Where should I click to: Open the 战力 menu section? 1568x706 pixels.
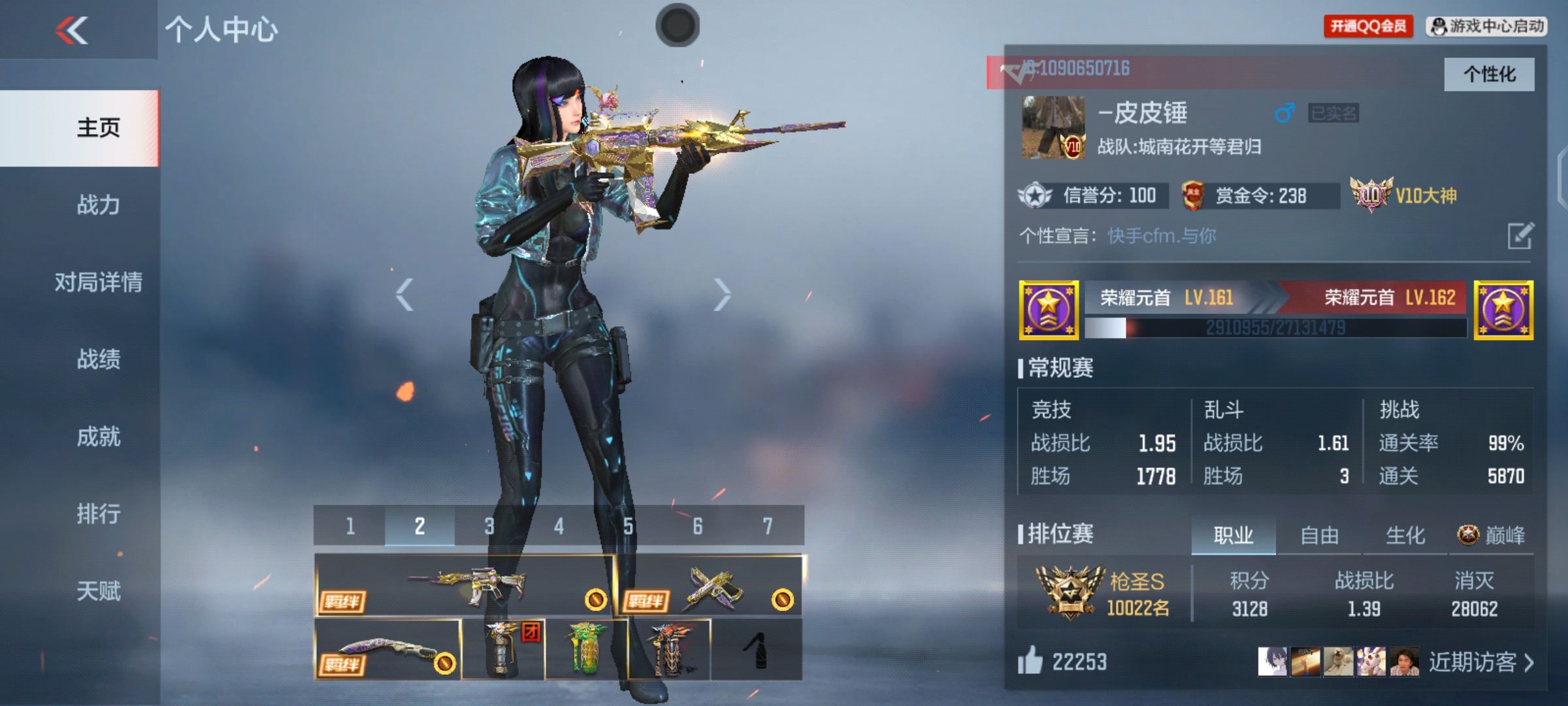click(98, 205)
